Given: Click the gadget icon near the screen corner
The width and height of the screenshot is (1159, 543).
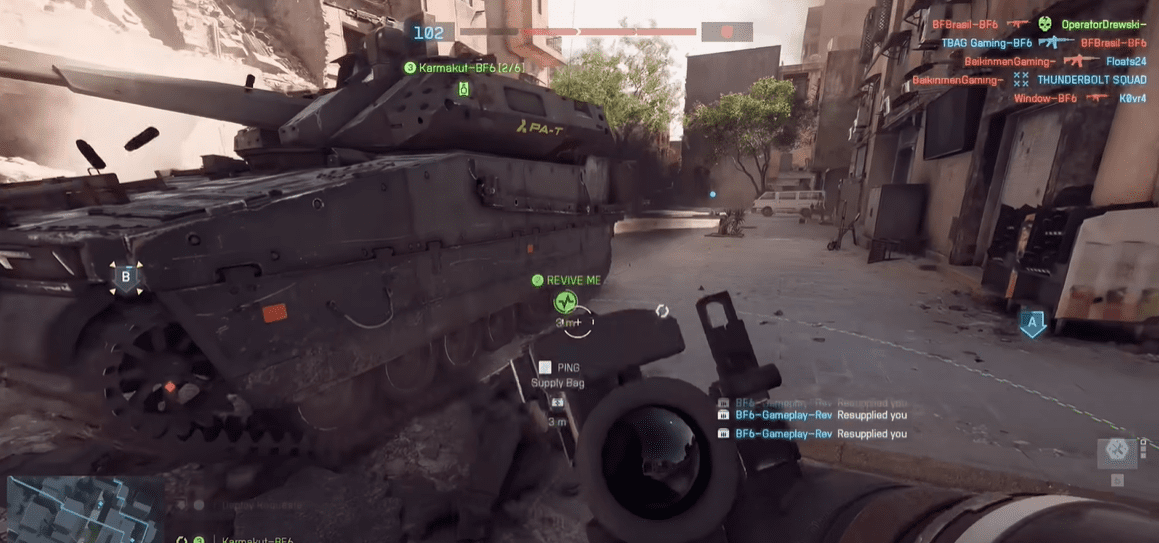Looking at the screenshot, I should (x=1117, y=452).
